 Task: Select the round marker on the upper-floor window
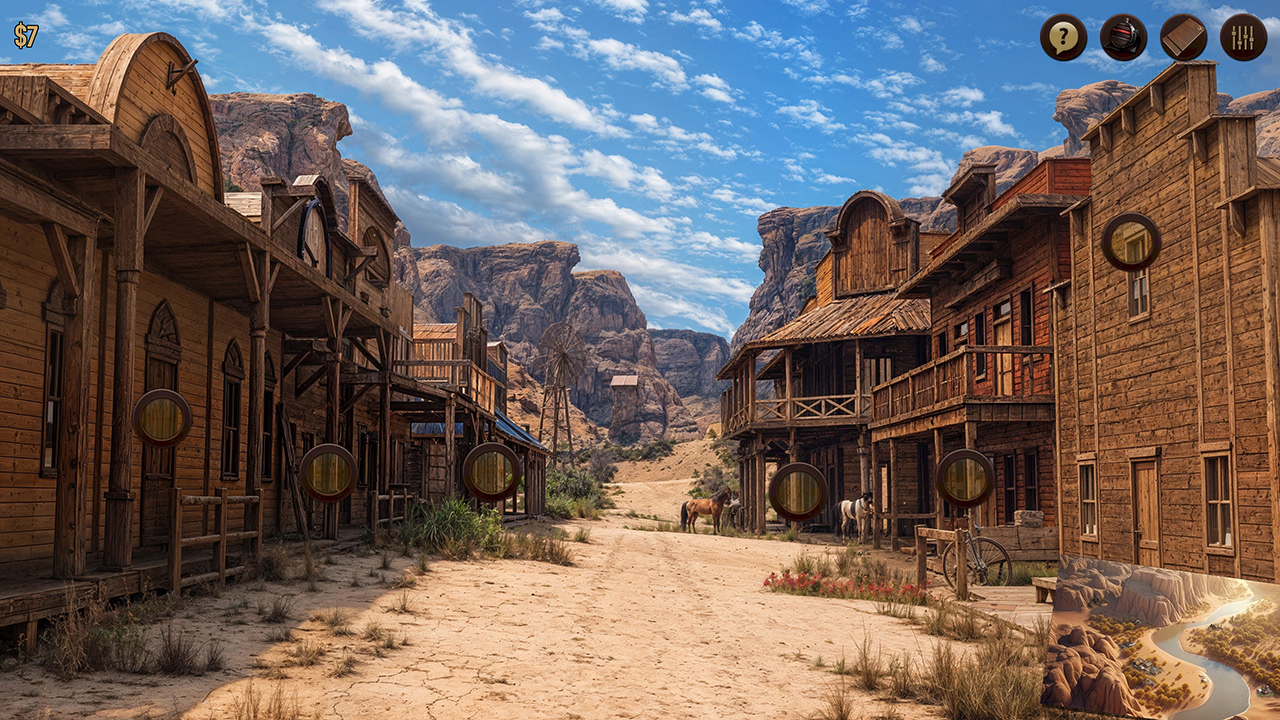tap(1131, 242)
